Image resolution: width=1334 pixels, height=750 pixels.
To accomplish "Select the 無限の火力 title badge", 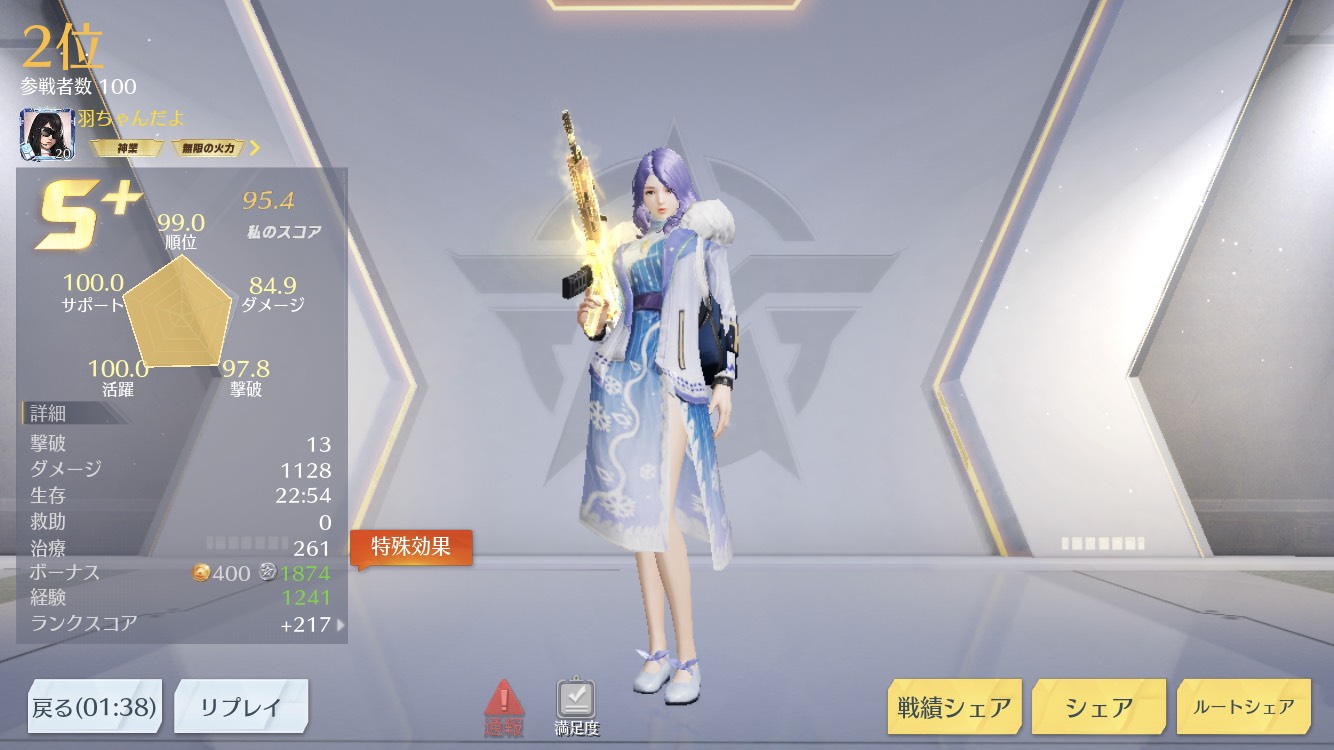I will (209, 148).
